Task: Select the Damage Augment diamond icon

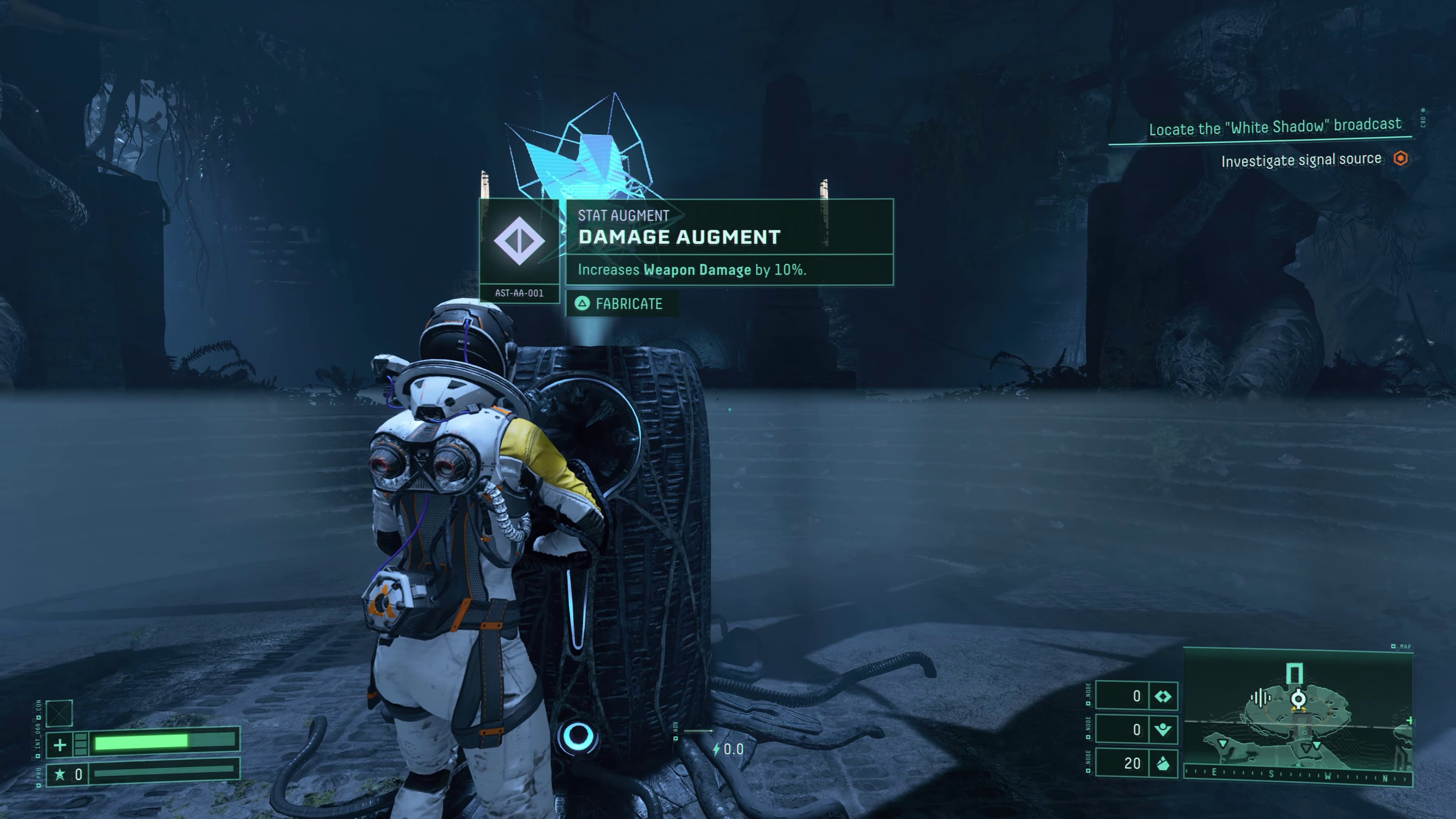Action: click(x=519, y=241)
